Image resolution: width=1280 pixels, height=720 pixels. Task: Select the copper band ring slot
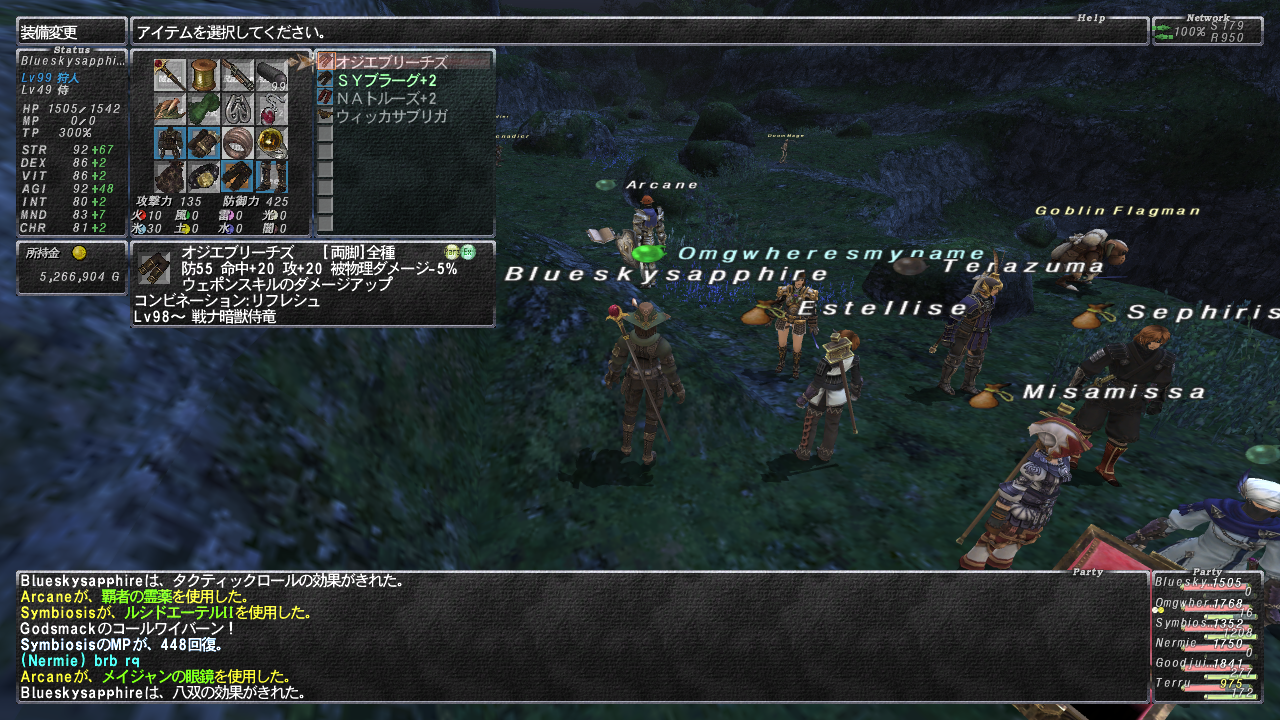(x=237, y=143)
